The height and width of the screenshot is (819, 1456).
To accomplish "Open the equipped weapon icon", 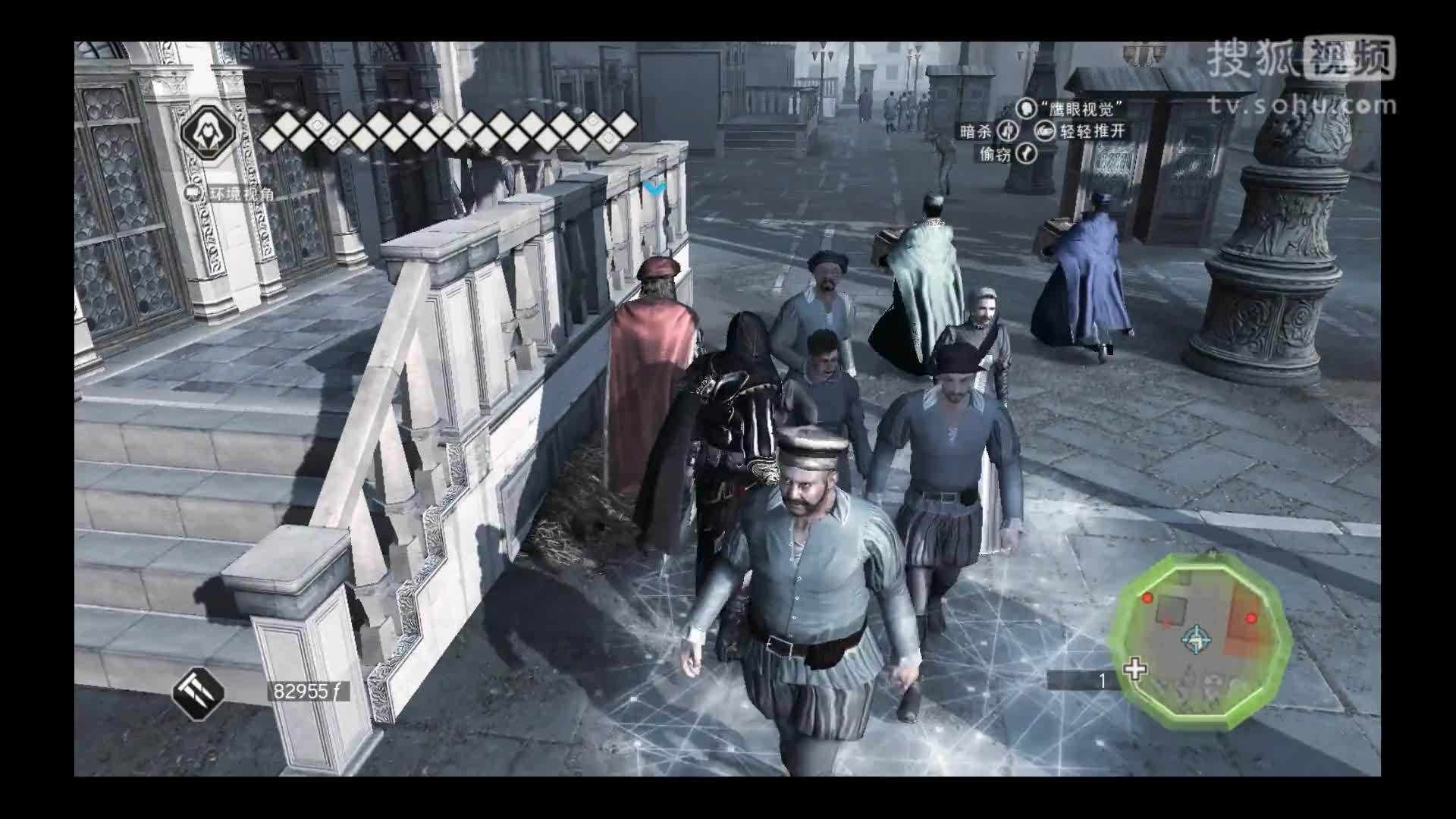I will [x=198, y=691].
